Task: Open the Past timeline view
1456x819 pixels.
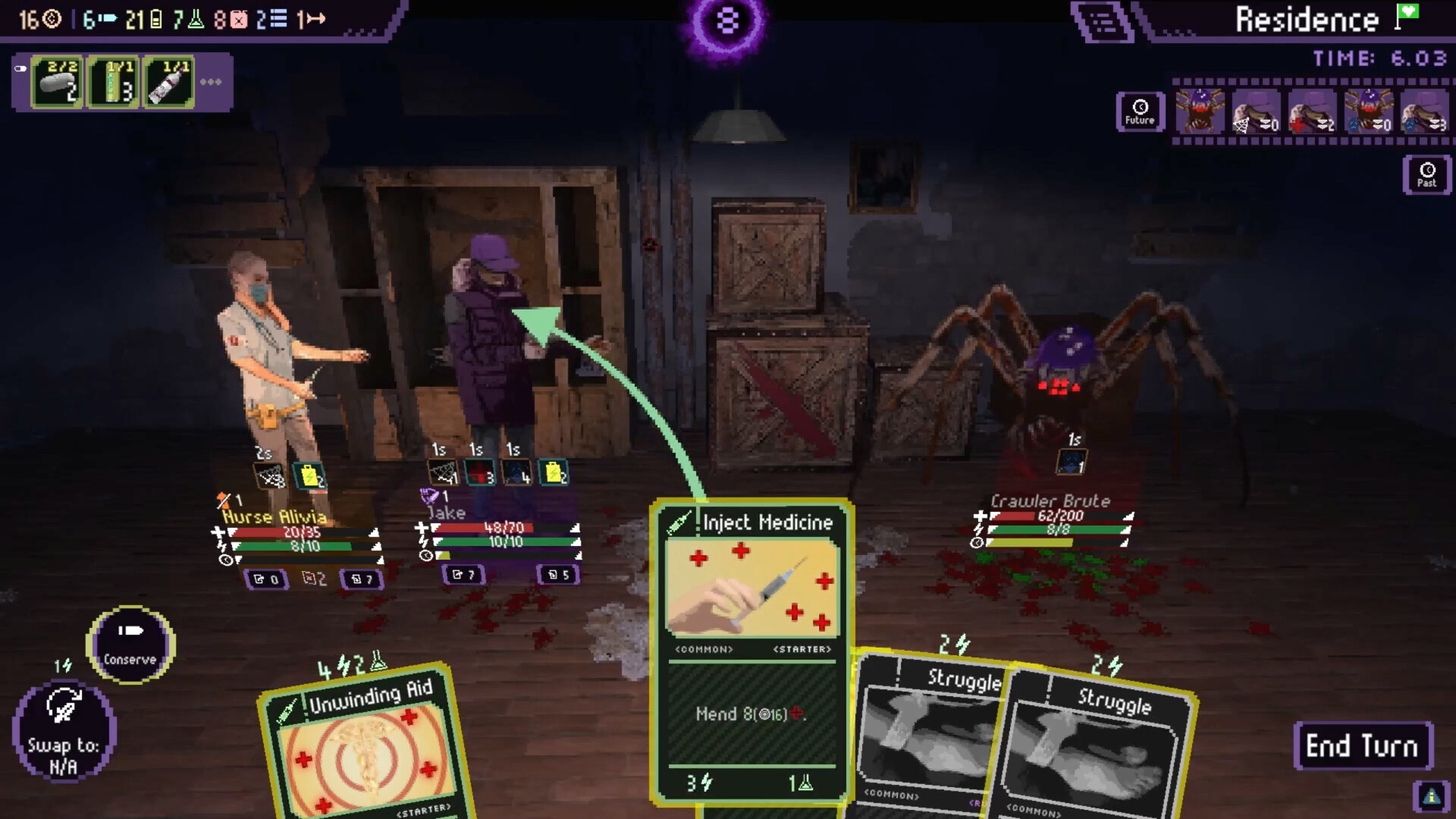Action: tap(1426, 175)
